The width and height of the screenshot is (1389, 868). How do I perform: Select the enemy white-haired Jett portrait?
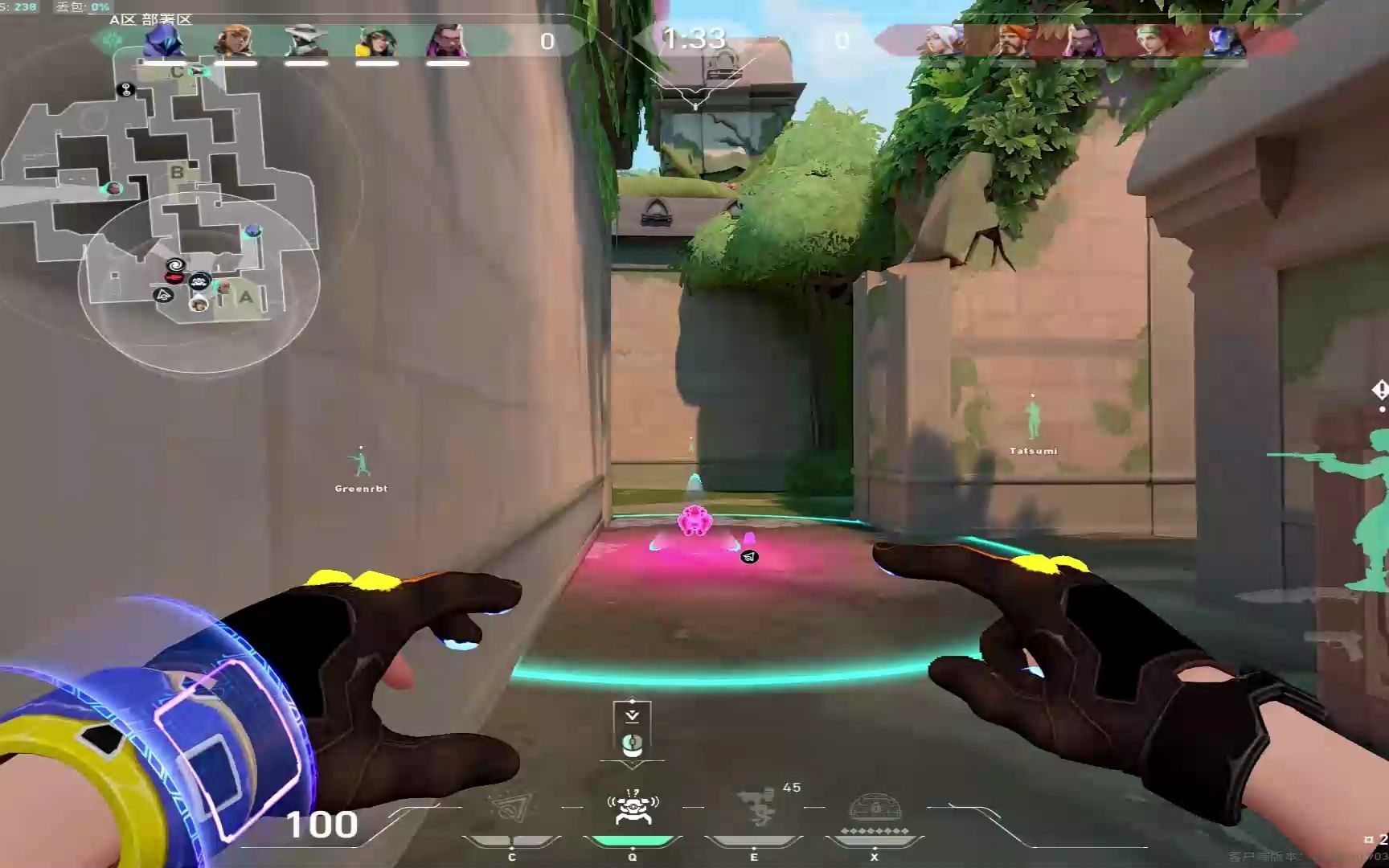940,40
